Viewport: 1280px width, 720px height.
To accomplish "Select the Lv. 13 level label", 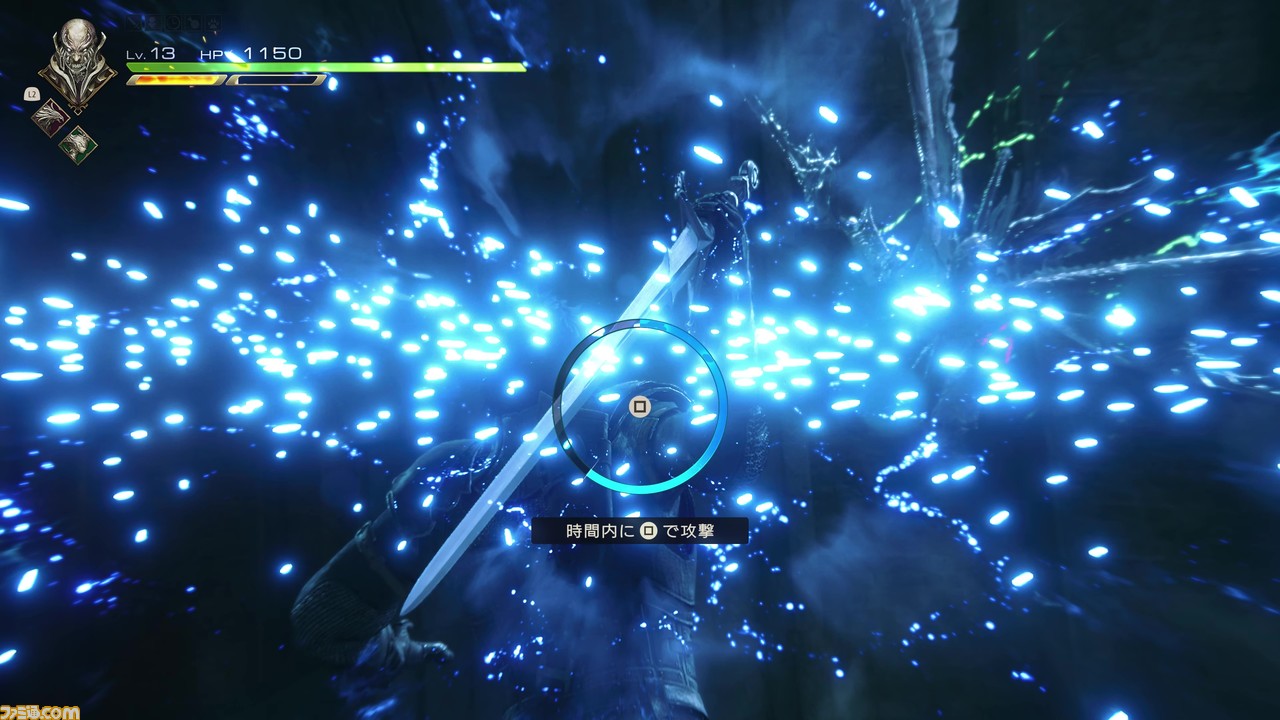I will (x=151, y=53).
